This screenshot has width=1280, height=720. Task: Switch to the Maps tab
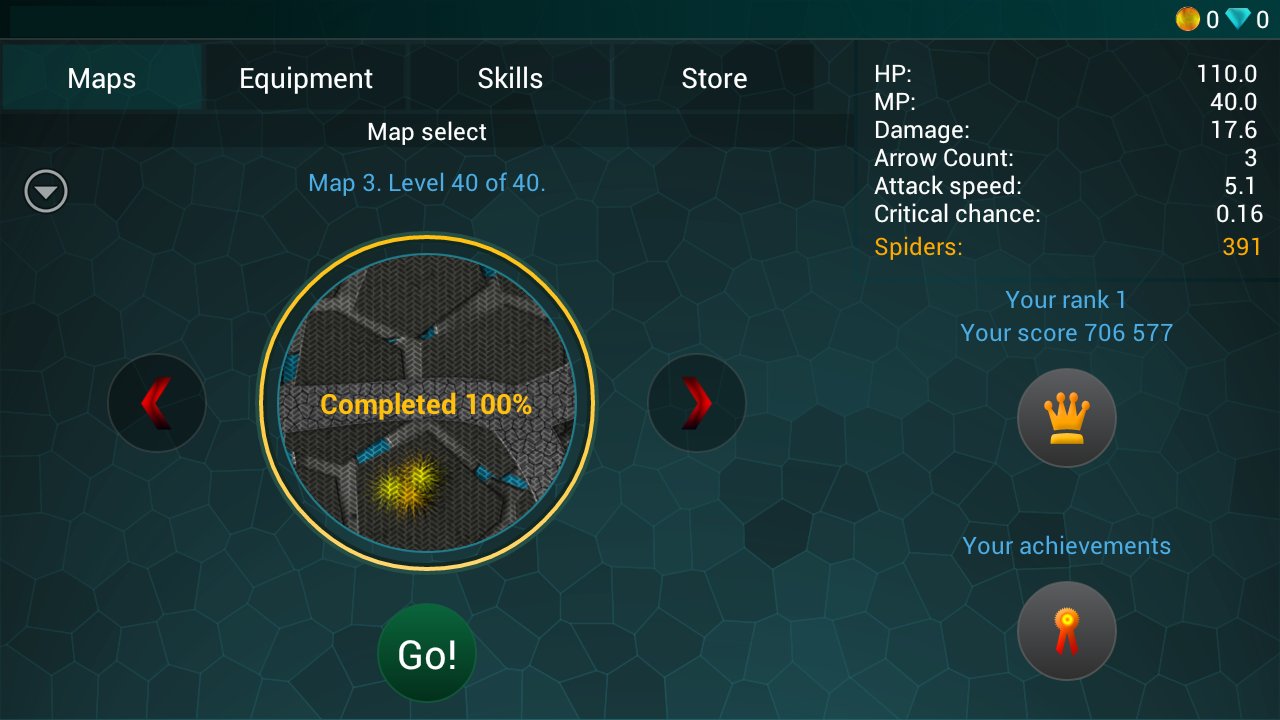pos(102,78)
